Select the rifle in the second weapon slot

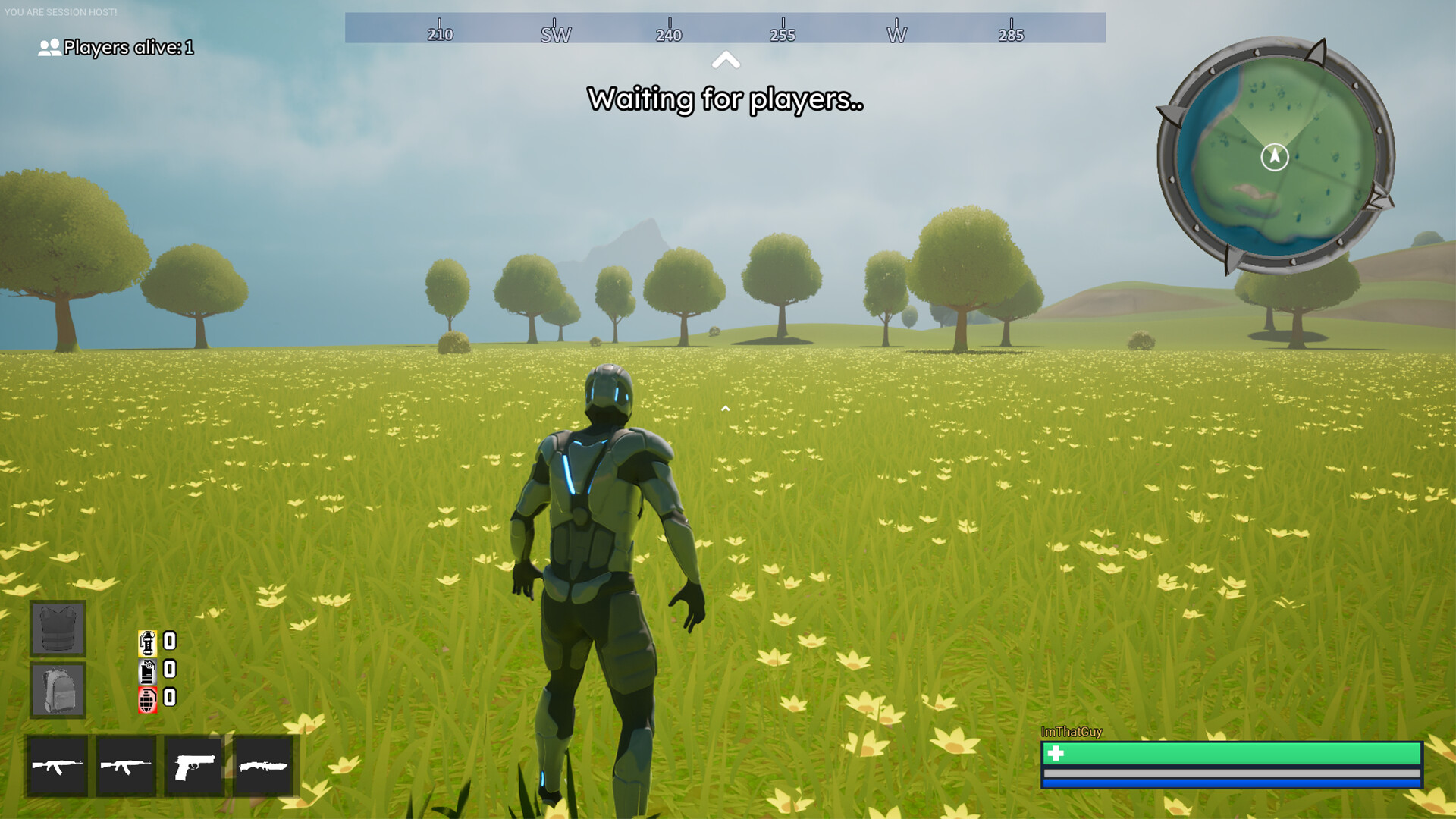(x=126, y=767)
